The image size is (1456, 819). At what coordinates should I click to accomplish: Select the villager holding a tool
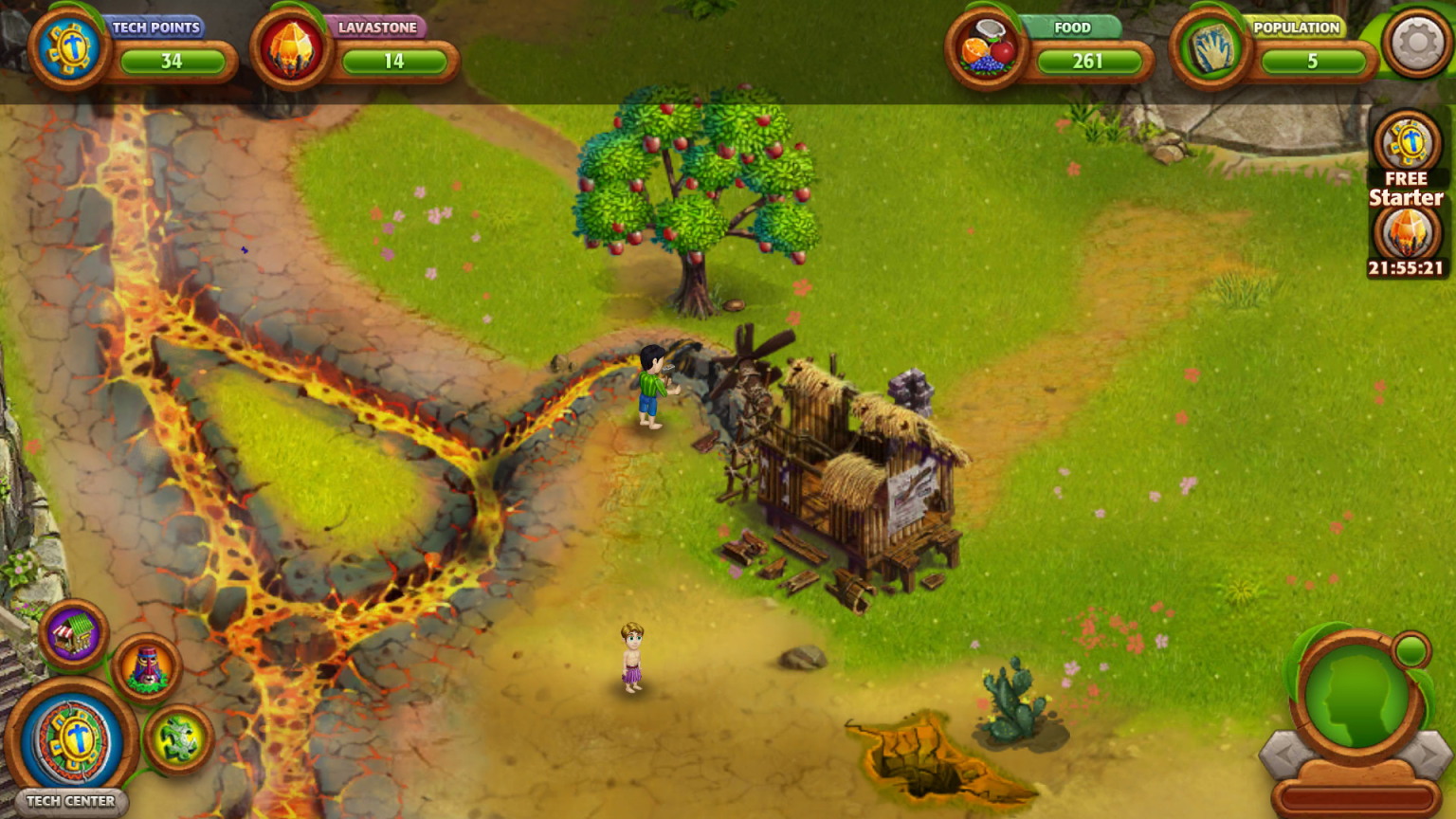click(651, 389)
